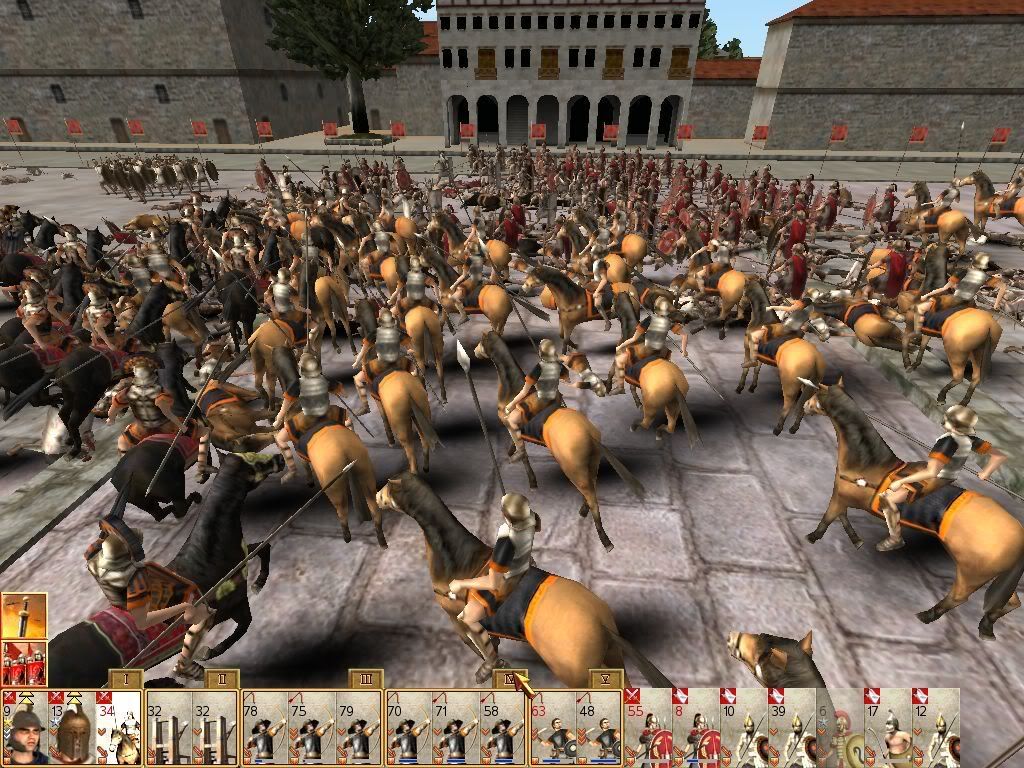
Task: Select the slinger card with 48 men
Action: point(599,729)
